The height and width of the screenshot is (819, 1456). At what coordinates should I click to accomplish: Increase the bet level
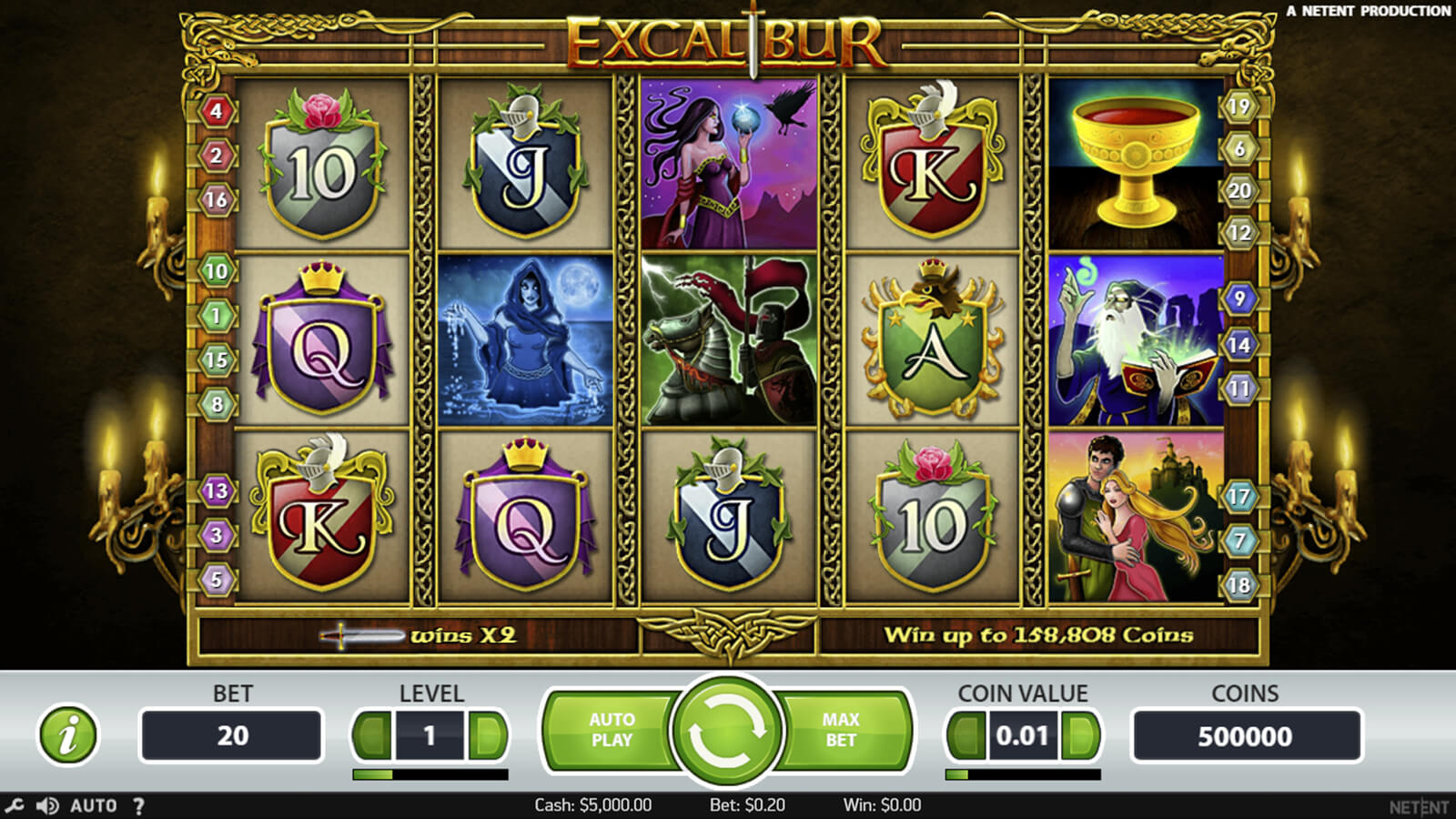pyautogui.click(x=488, y=735)
